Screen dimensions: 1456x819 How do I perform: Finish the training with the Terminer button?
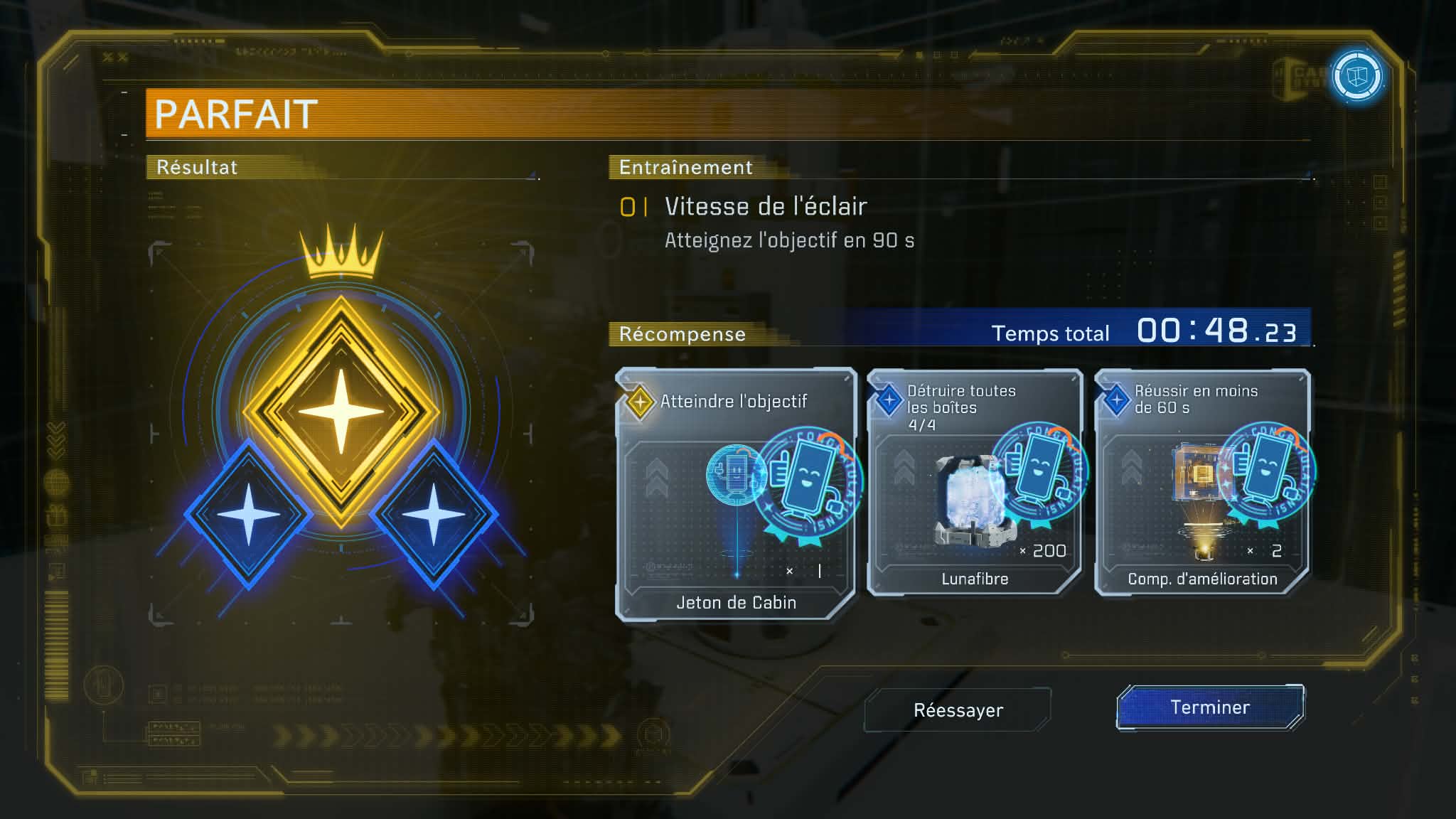pos(1209,707)
